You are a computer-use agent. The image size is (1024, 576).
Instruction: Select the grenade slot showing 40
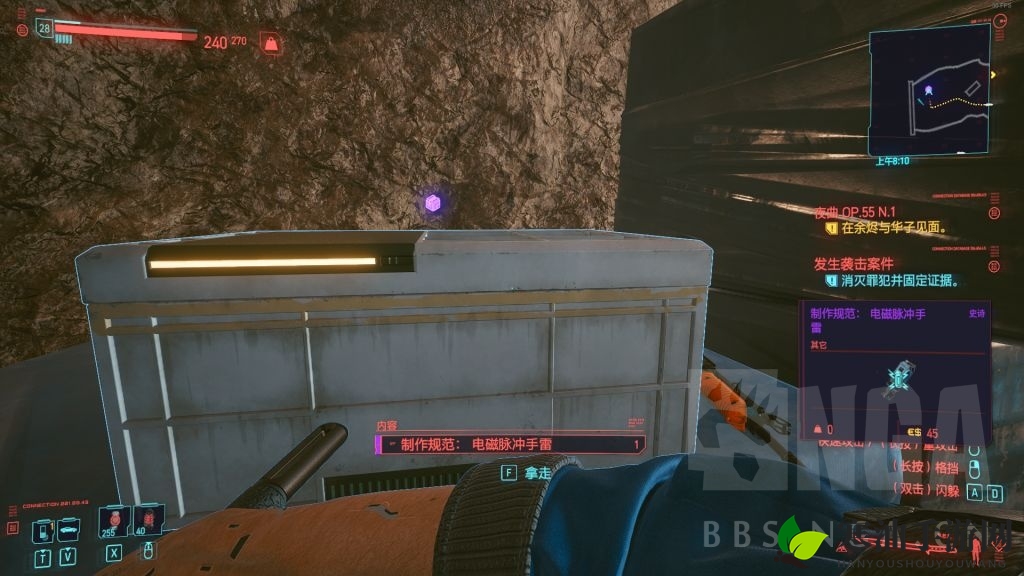pyautogui.click(x=147, y=521)
